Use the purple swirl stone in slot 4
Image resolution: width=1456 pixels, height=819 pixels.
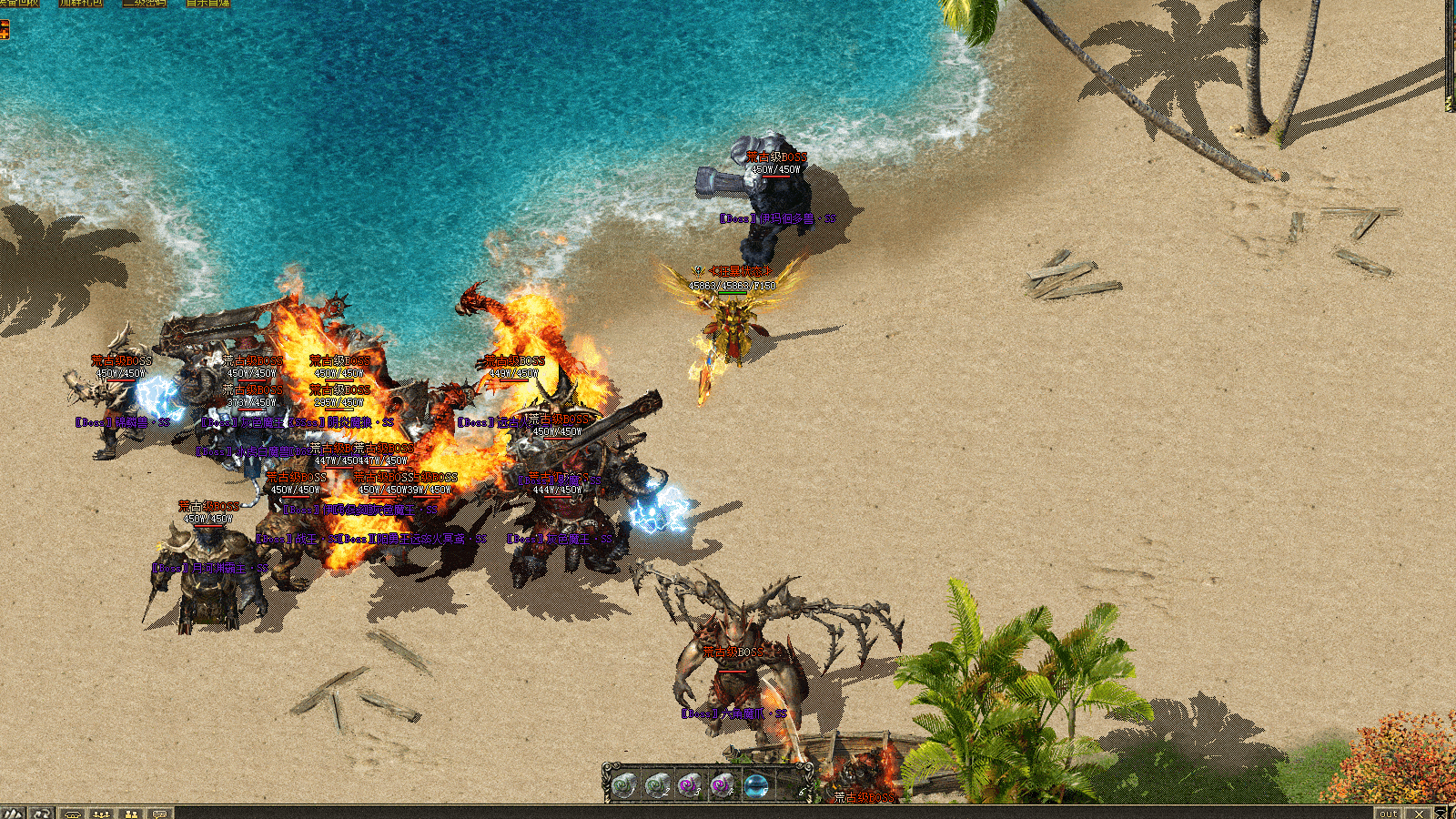coord(723,784)
